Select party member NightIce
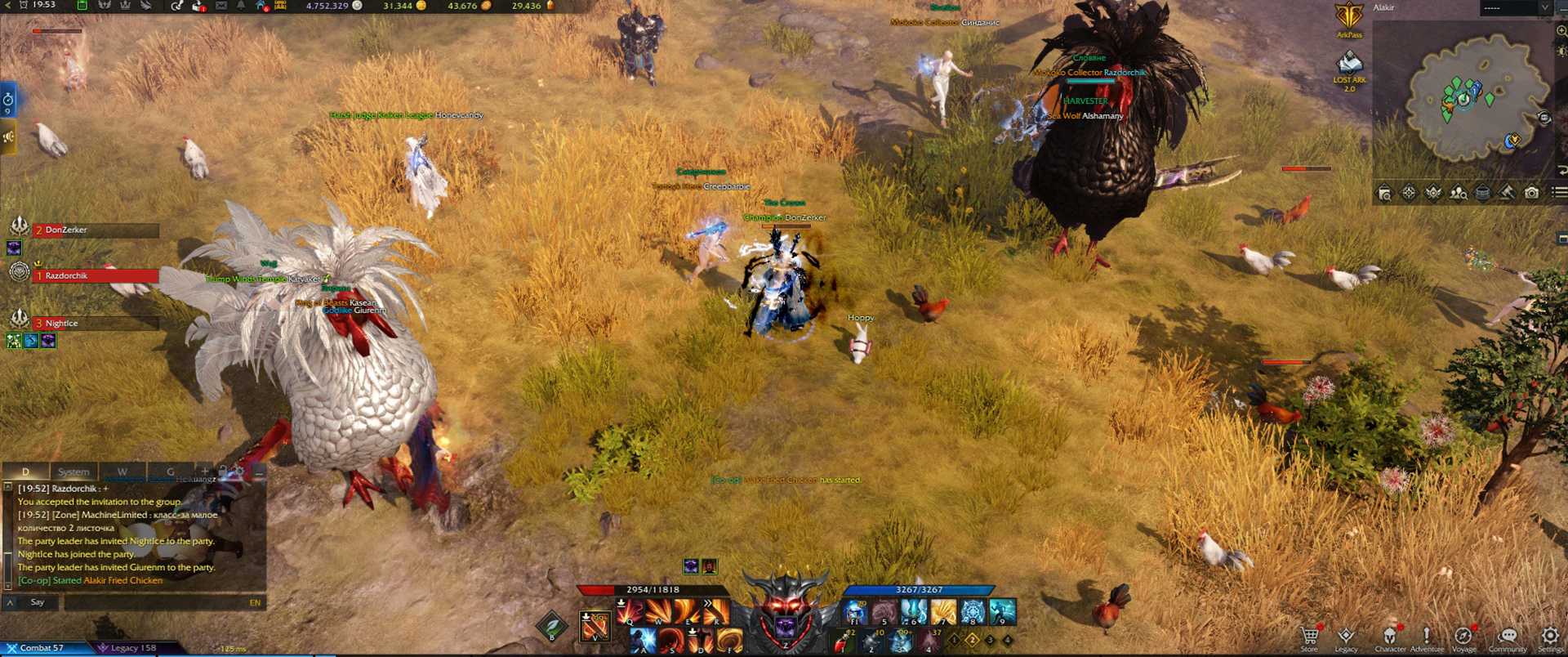 pyautogui.click(x=95, y=324)
